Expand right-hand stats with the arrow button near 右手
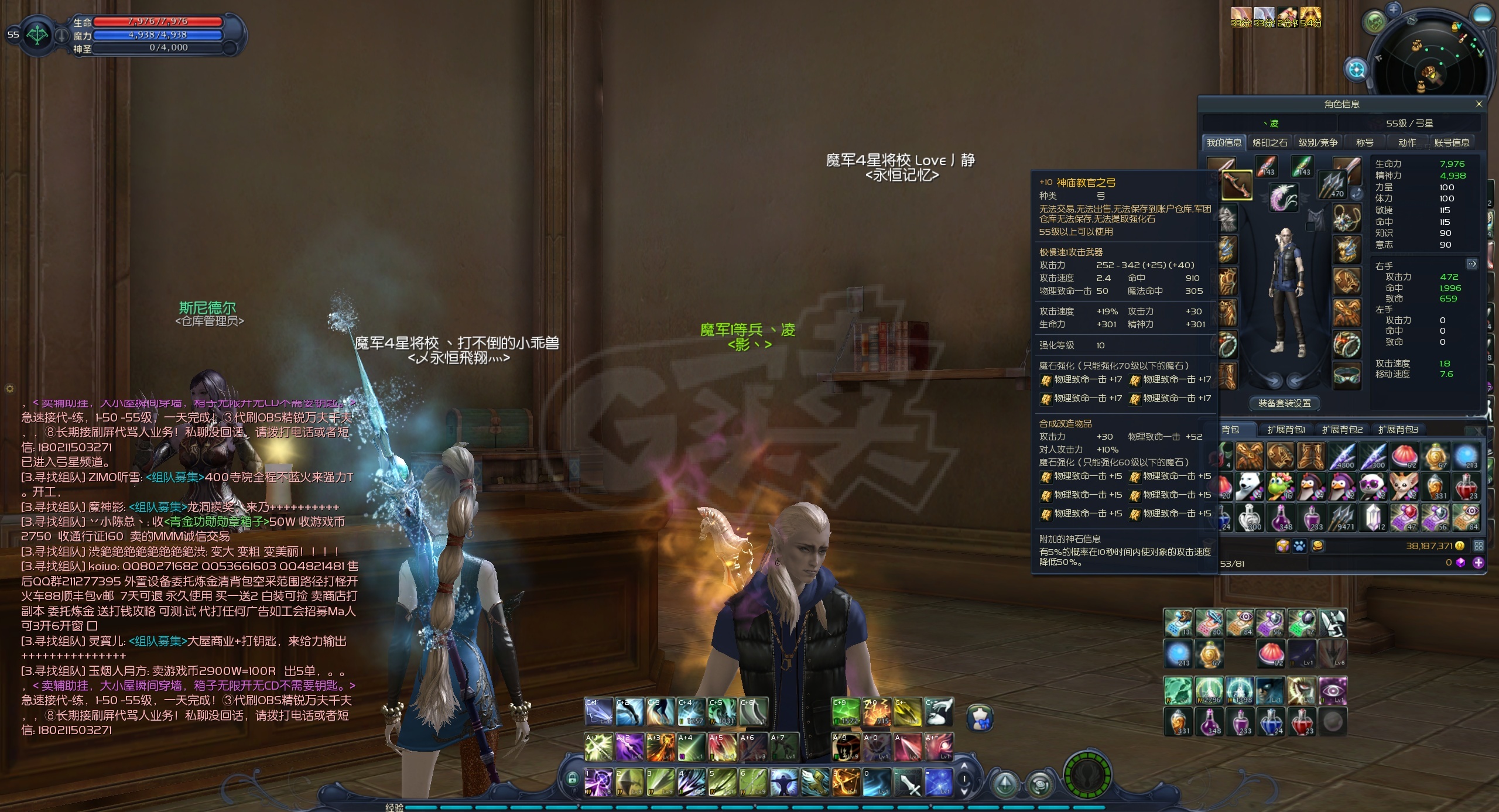Screen dimensions: 1499x812 point(1473,264)
